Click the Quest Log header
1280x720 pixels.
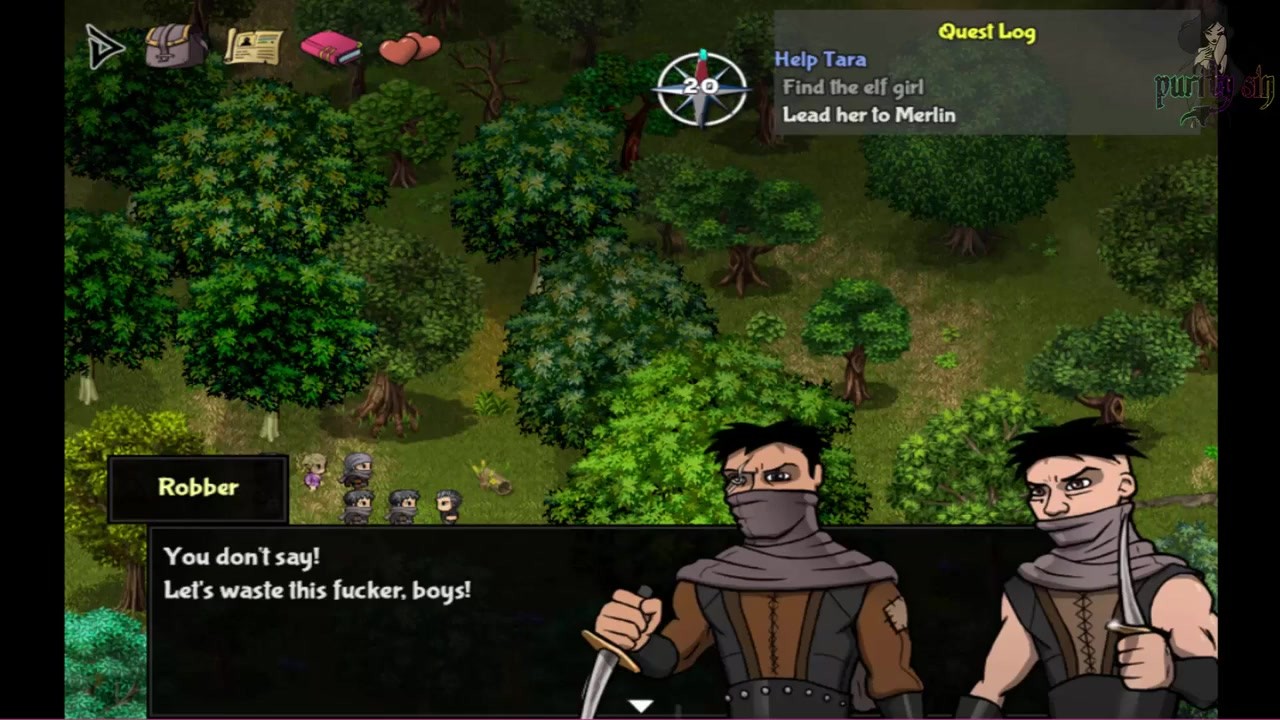click(x=986, y=32)
